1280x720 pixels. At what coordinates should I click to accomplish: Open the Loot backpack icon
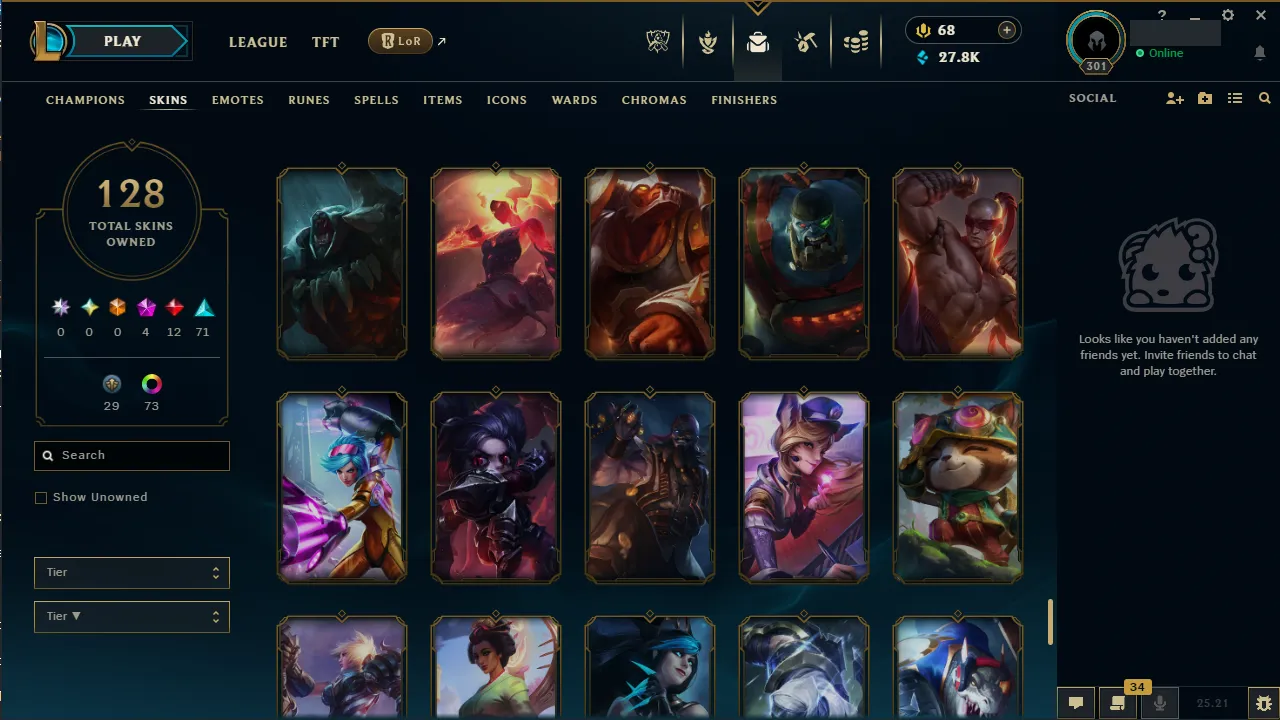click(757, 42)
